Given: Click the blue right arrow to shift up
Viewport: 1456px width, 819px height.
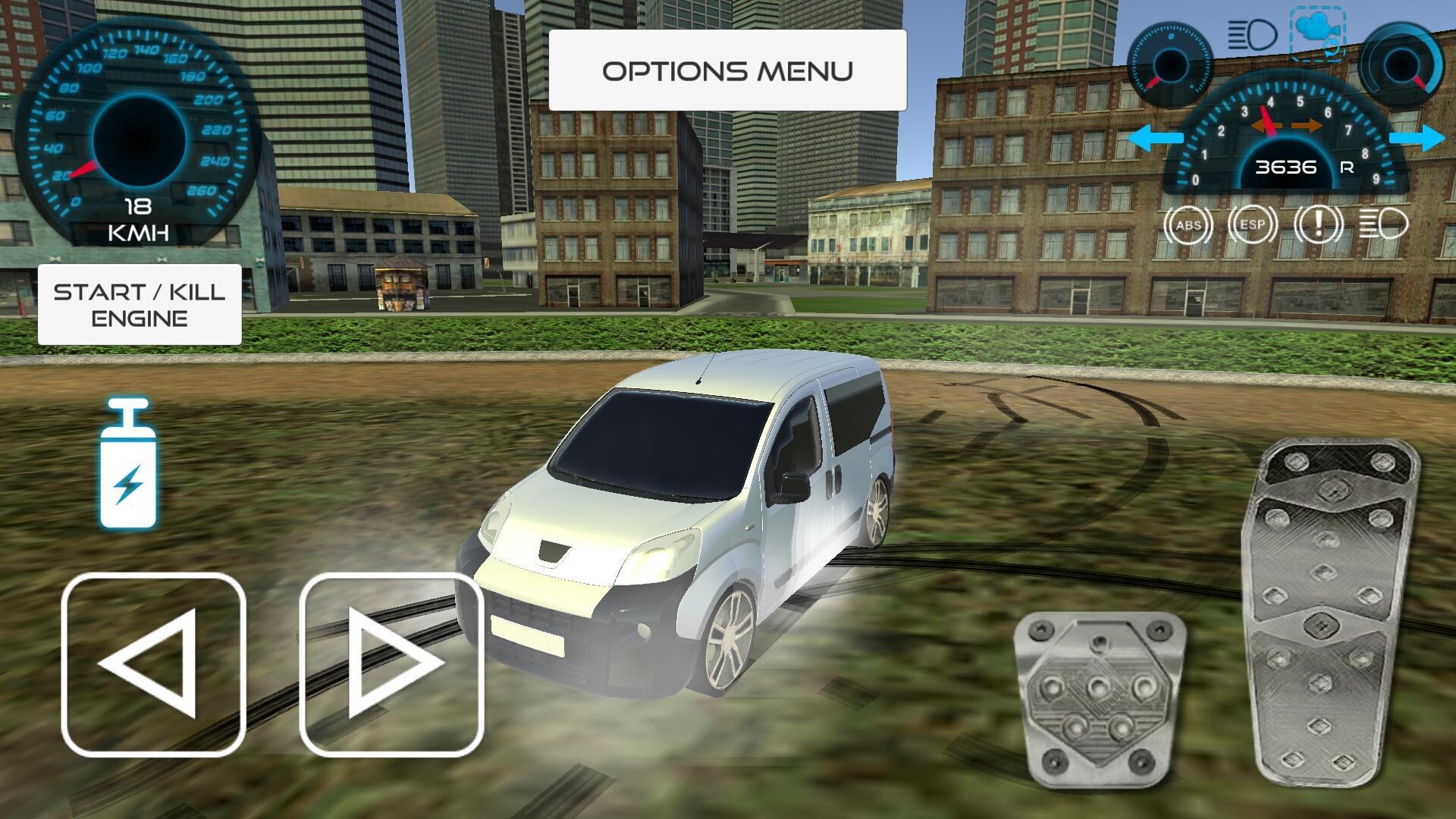Looking at the screenshot, I should (x=1417, y=137).
